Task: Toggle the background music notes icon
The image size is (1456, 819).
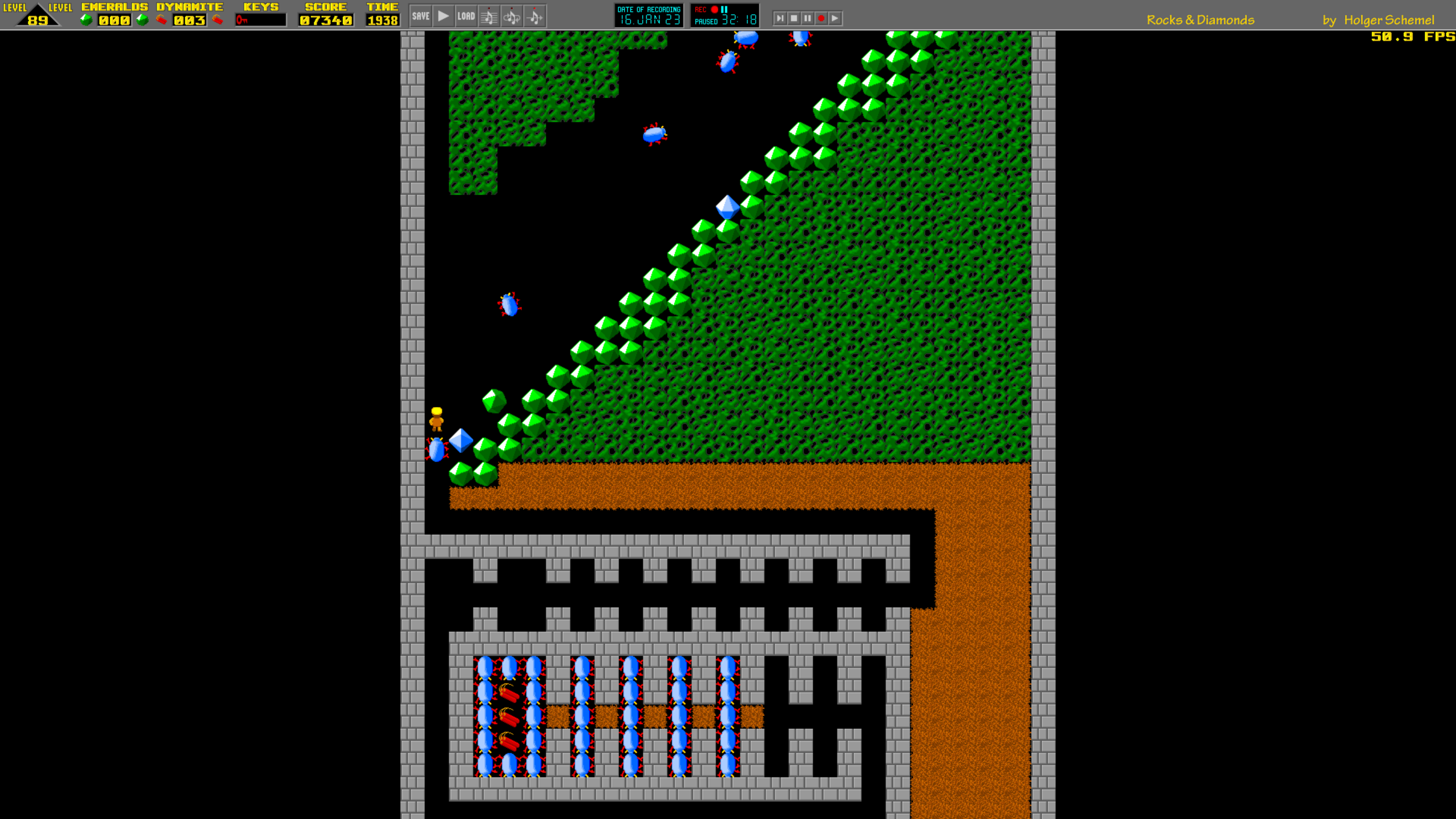Action: tap(489, 16)
